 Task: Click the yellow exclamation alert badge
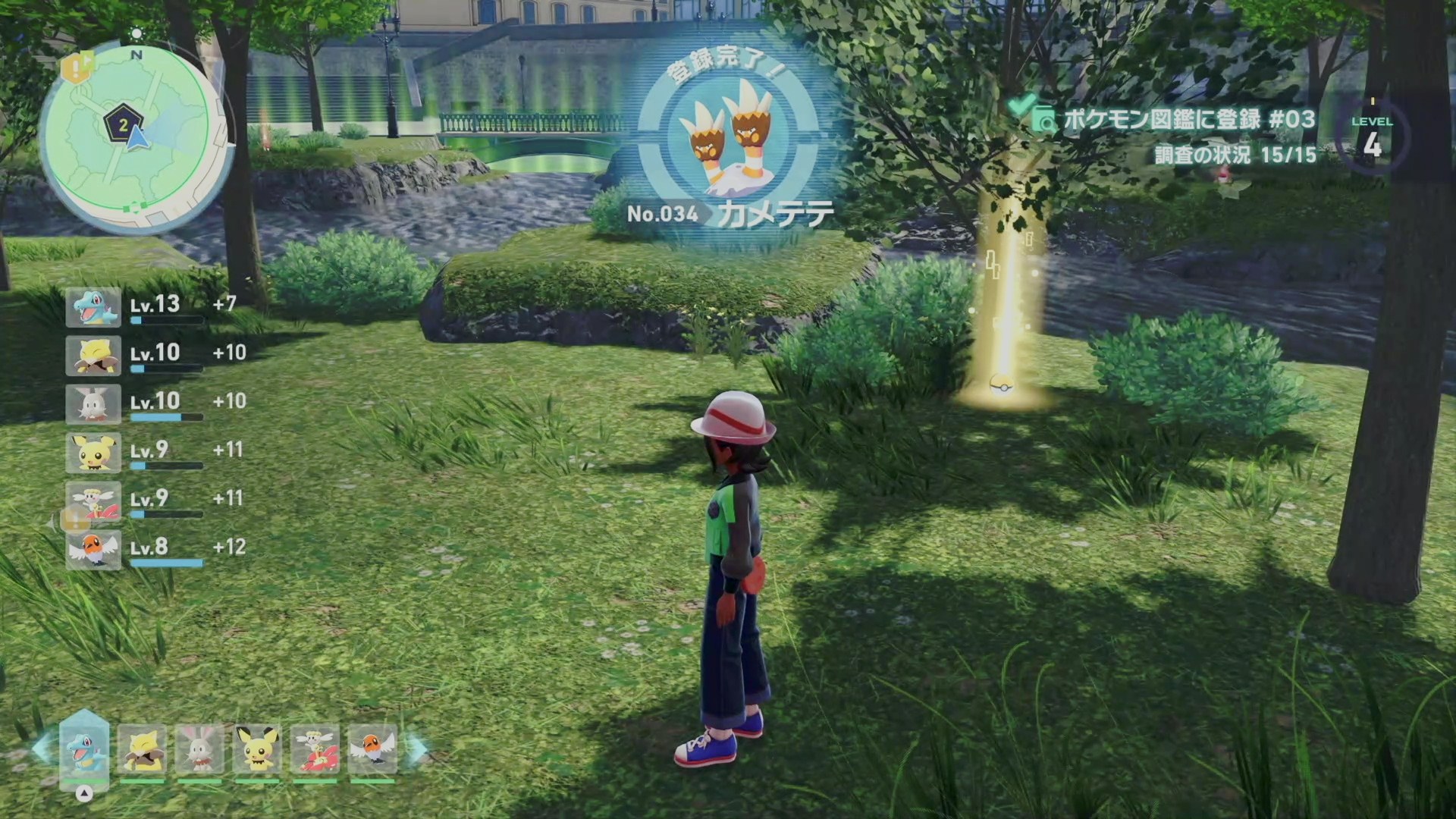[x=76, y=68]
